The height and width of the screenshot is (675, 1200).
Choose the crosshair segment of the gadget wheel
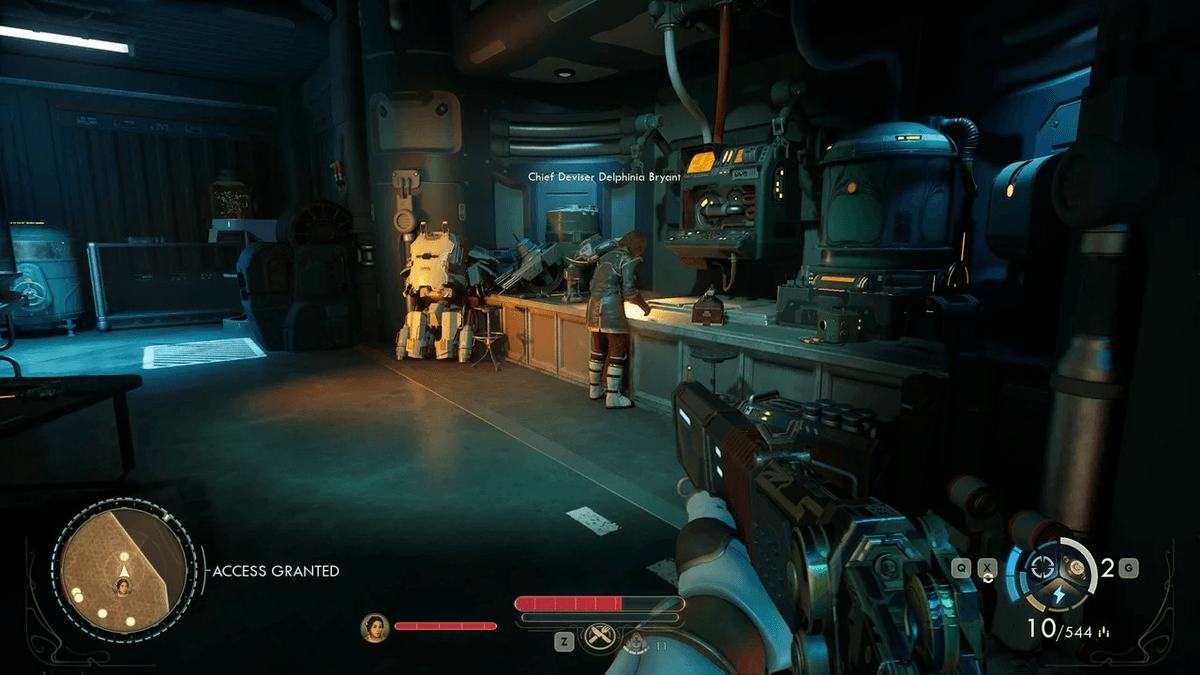(1044, 565)
